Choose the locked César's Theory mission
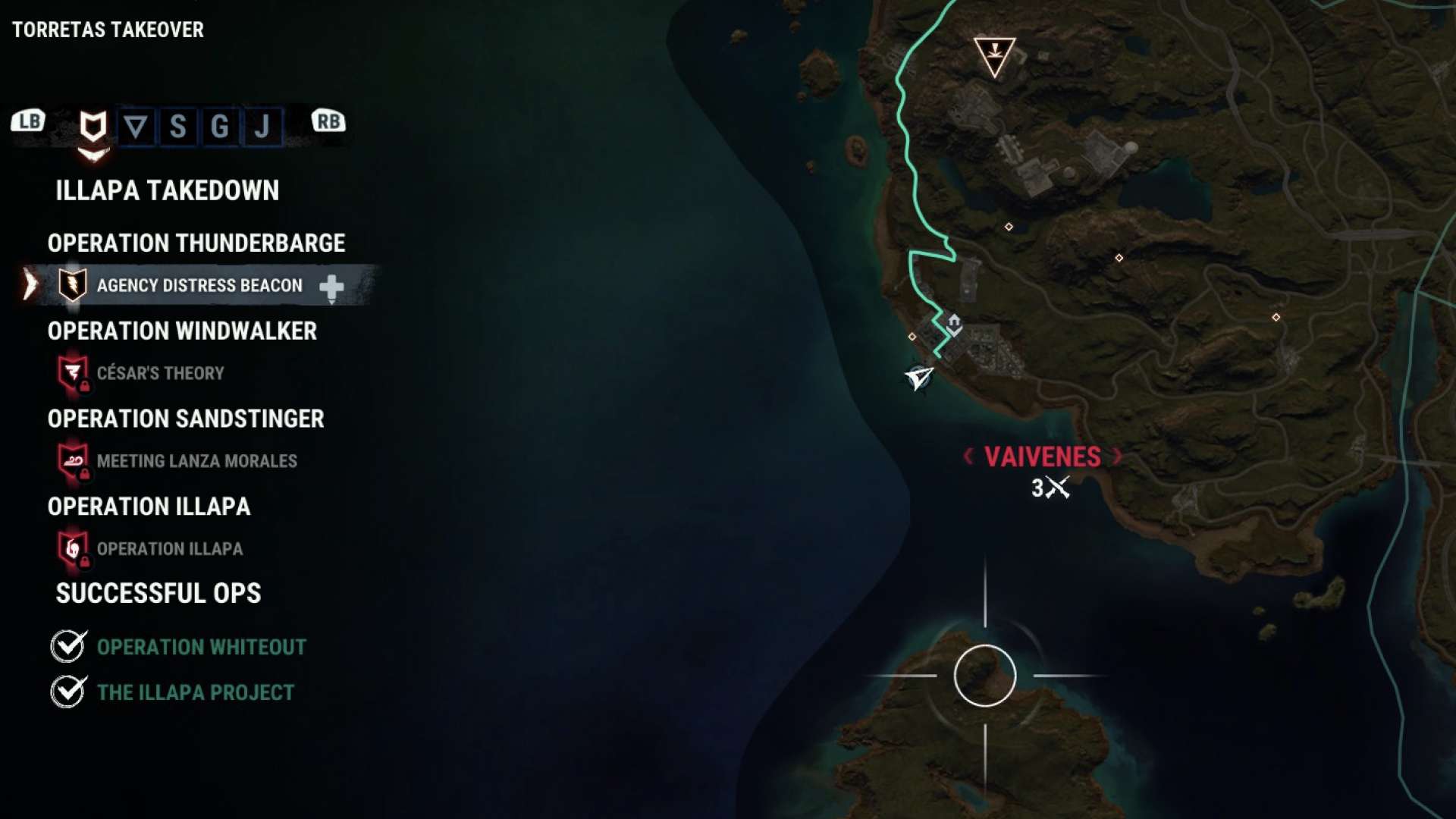 click(x=160, y=373)
